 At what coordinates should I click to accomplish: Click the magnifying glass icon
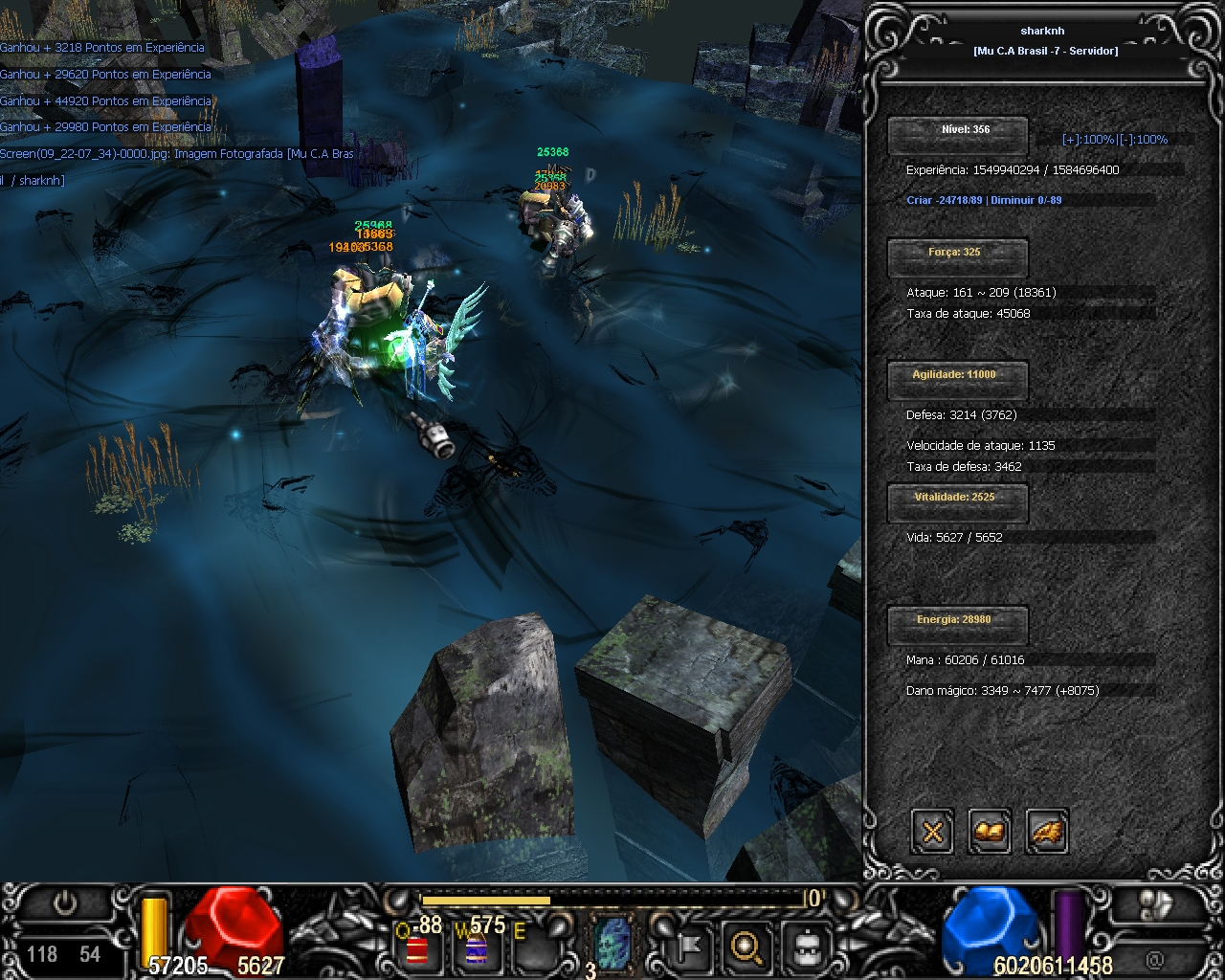click(x=745, y=947)
